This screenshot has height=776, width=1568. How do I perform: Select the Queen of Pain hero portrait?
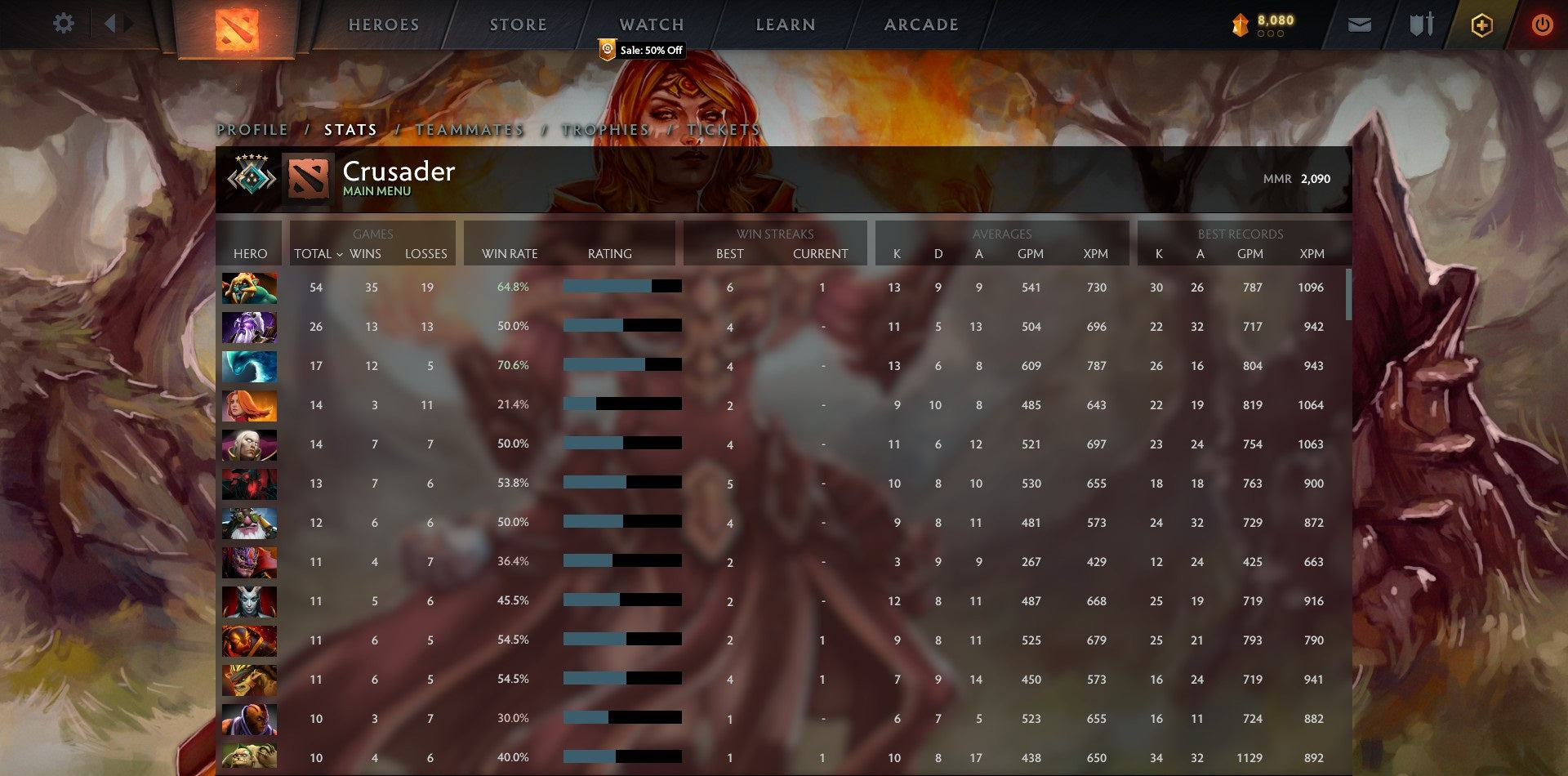tap(249, 600)
